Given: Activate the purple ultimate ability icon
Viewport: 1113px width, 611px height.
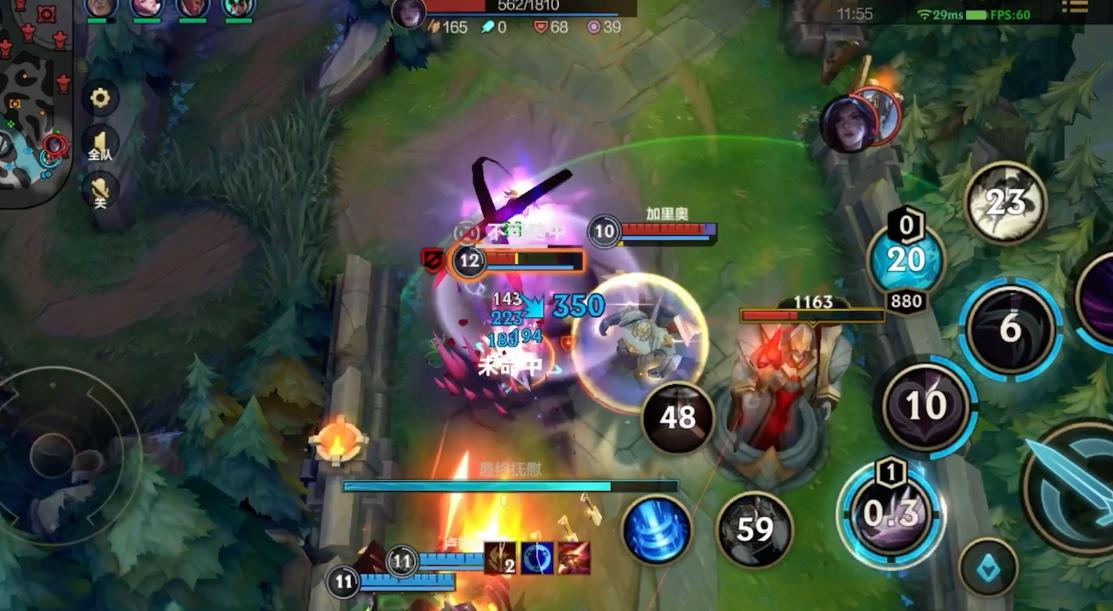Looking at the screenshot, I should [1098, 298].
